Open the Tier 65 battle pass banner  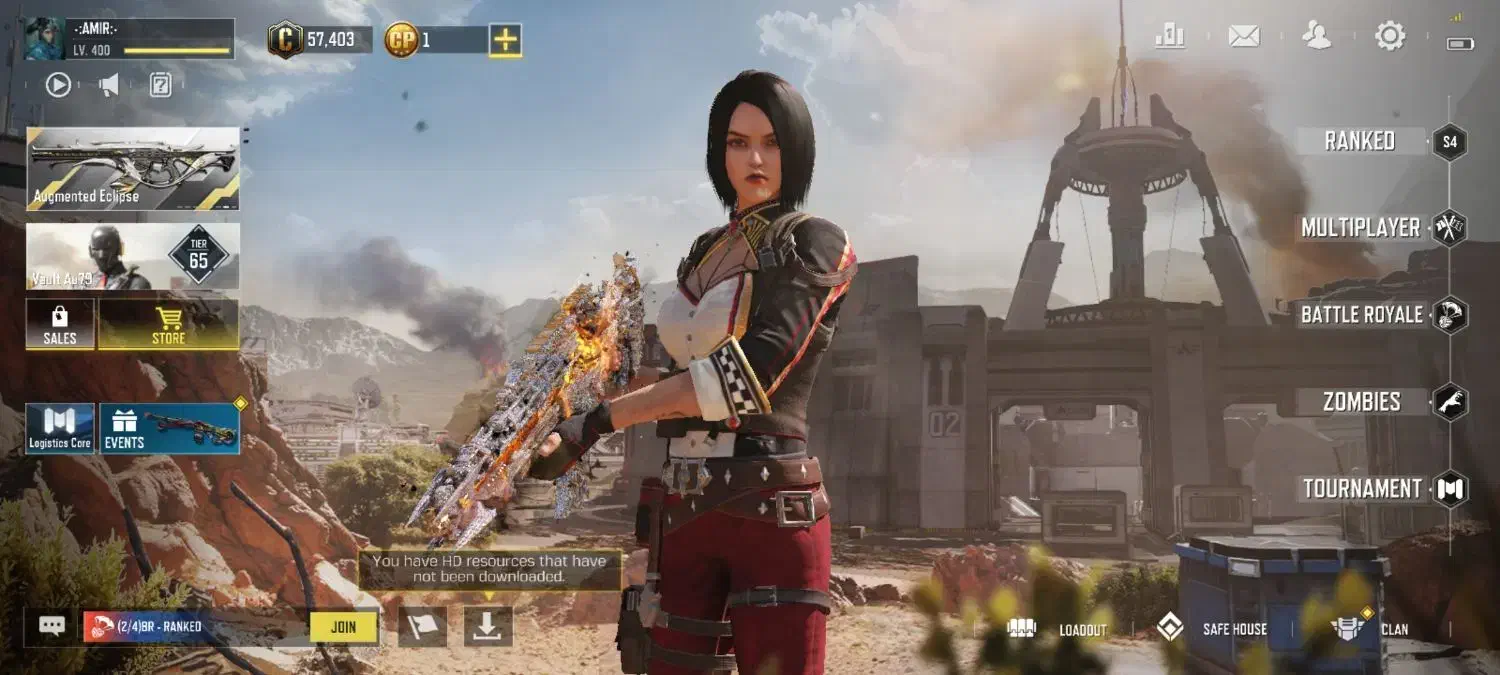click(x=133, y=256)
